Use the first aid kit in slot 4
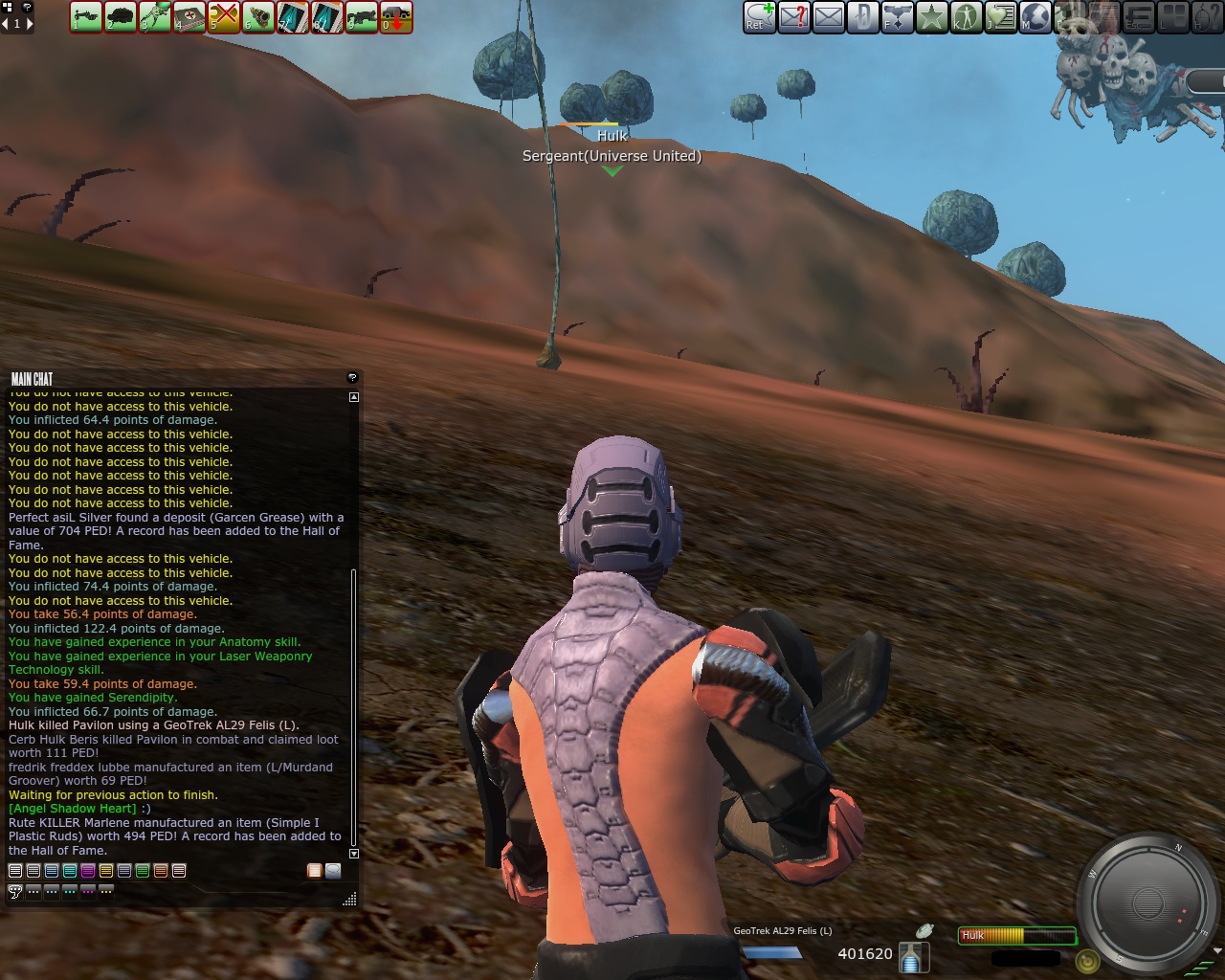The height and width of the screenshot is (980, 1225). point(189,16)
